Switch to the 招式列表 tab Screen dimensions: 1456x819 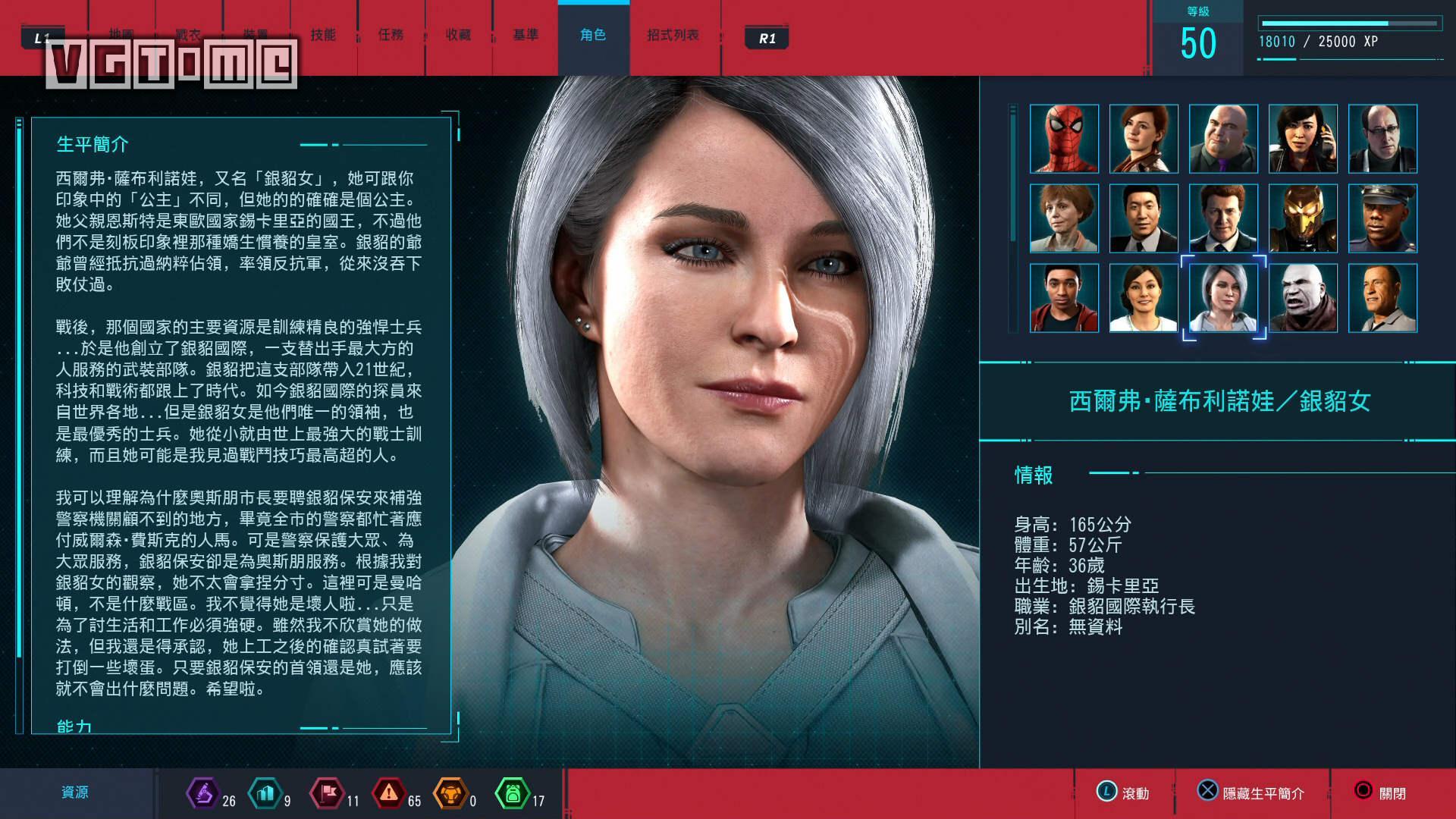pos(670,35)
